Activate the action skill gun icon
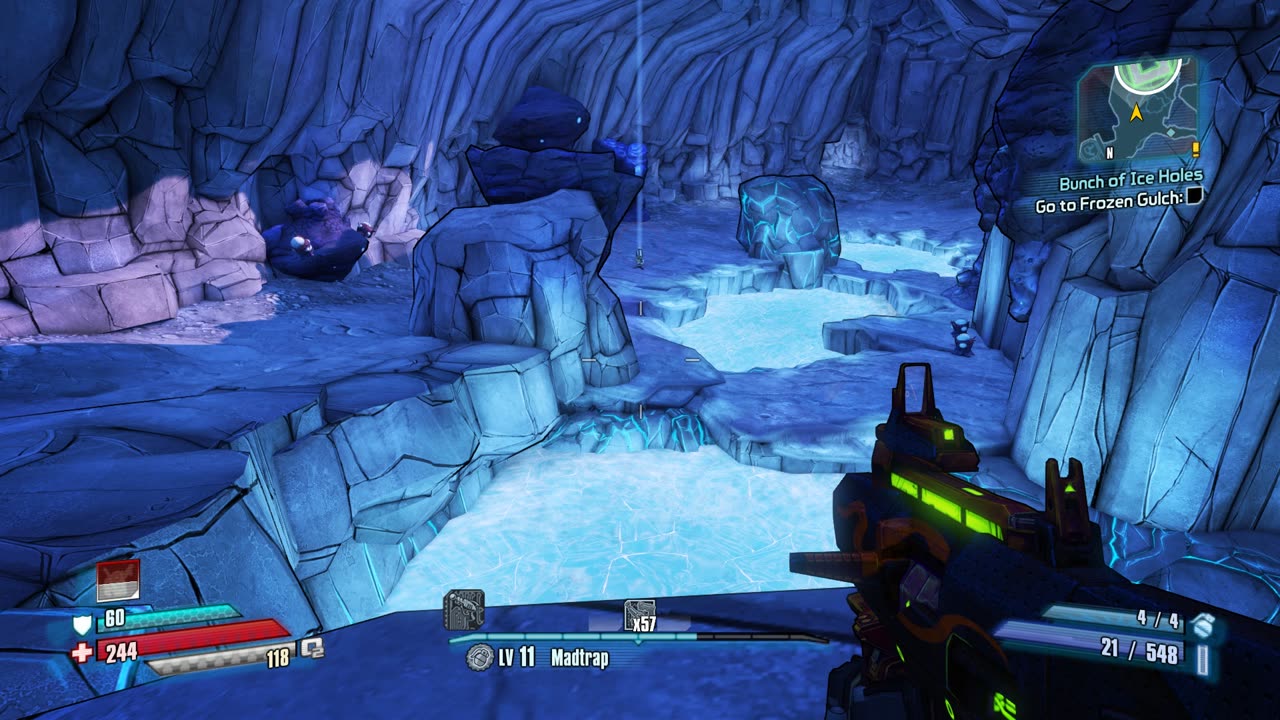1280x720 pixels. pos(464,609)
